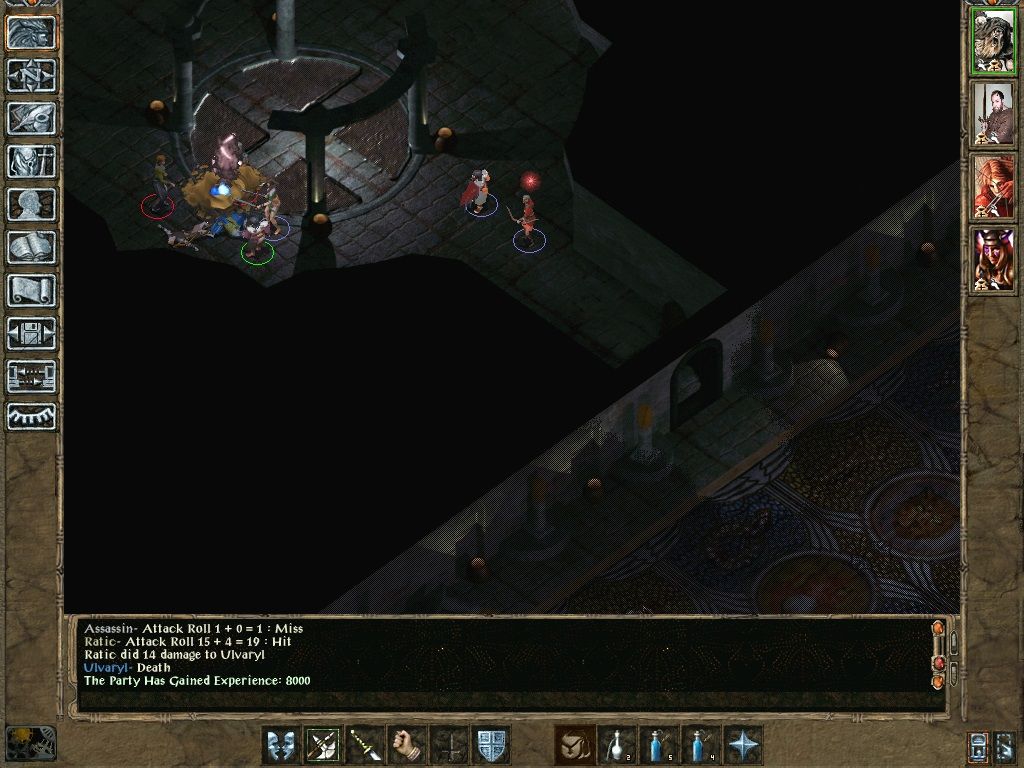1024x768 pixels.
Task: Equip the green-hilted dagger weapon slot
Action: click(366, 746)
